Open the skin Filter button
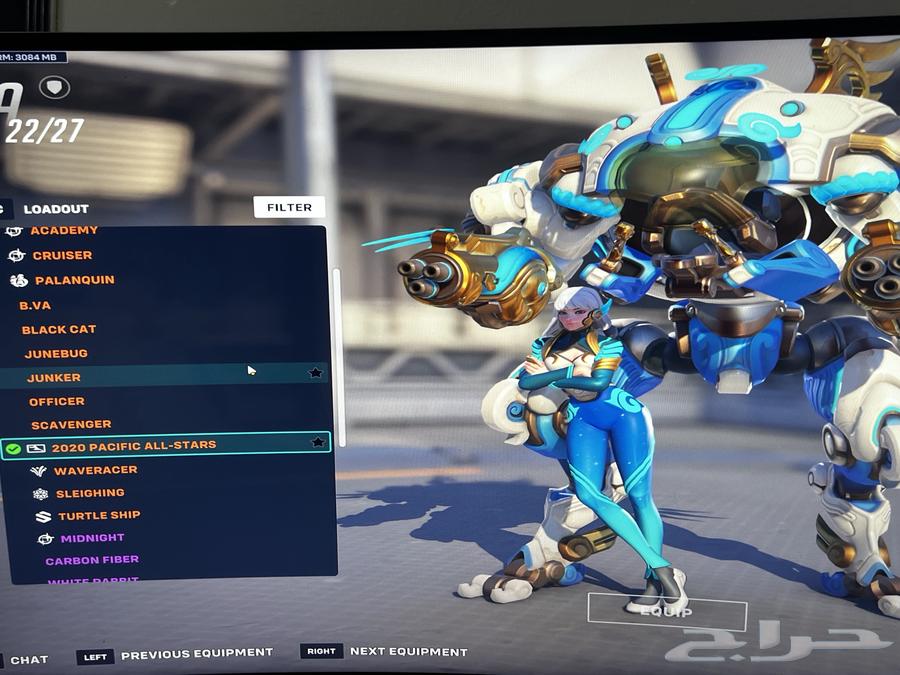The height and width of the screenshot is (675, 900). pos(289,207)
